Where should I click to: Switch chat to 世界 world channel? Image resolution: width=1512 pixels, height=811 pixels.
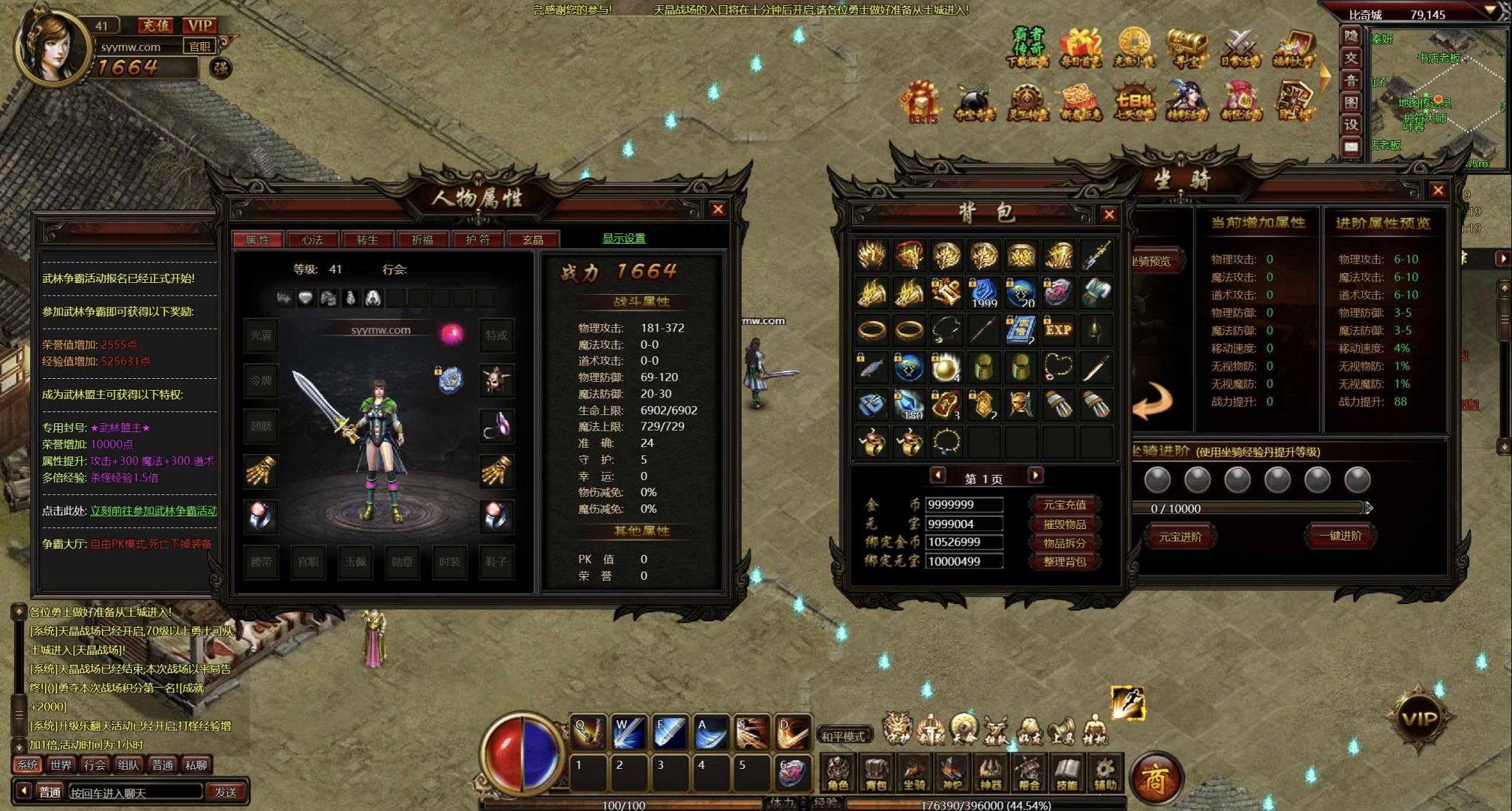61,765
